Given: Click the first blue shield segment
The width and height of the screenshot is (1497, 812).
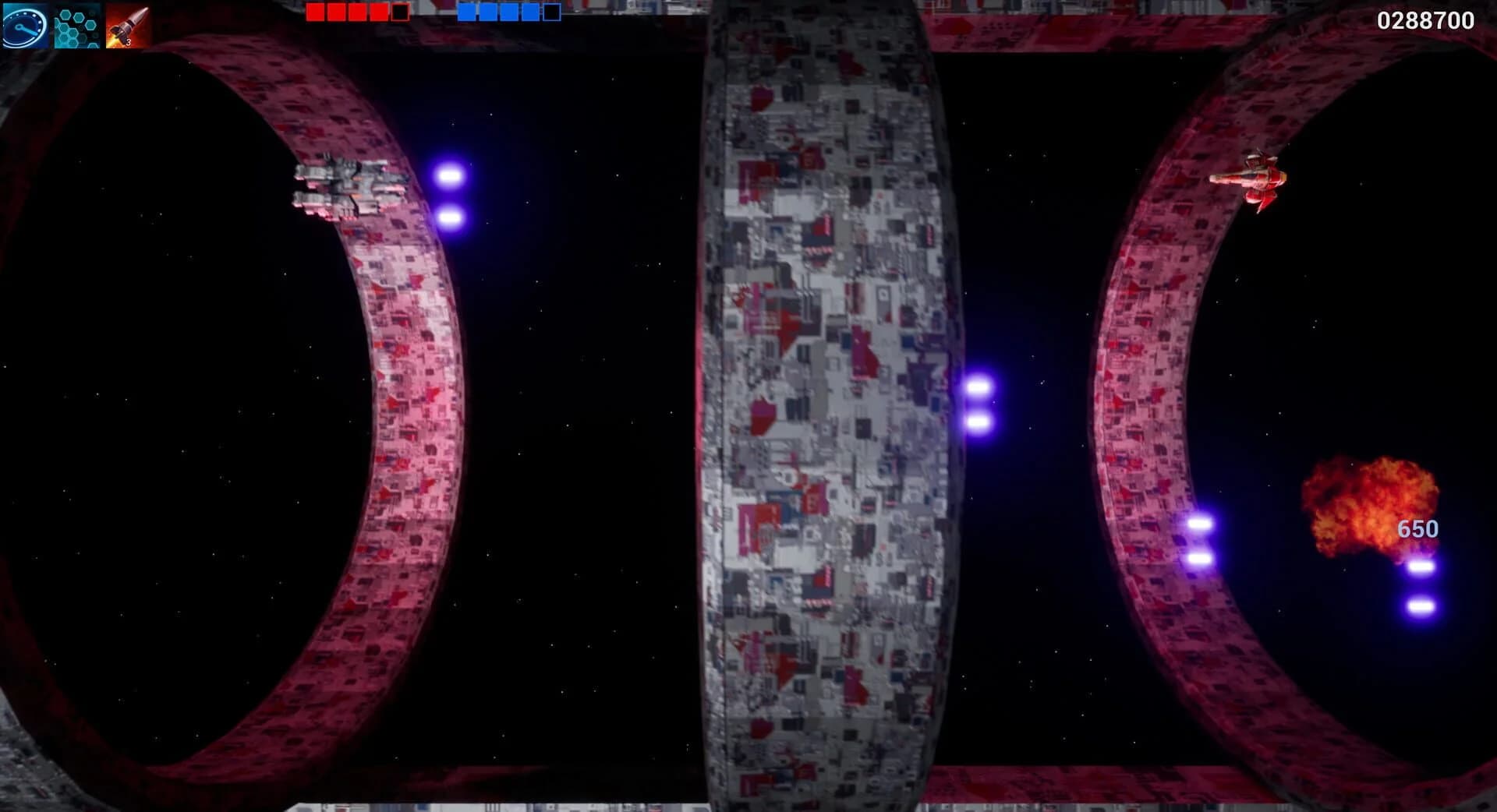Looking at the screenshot, I should [469, 12].
